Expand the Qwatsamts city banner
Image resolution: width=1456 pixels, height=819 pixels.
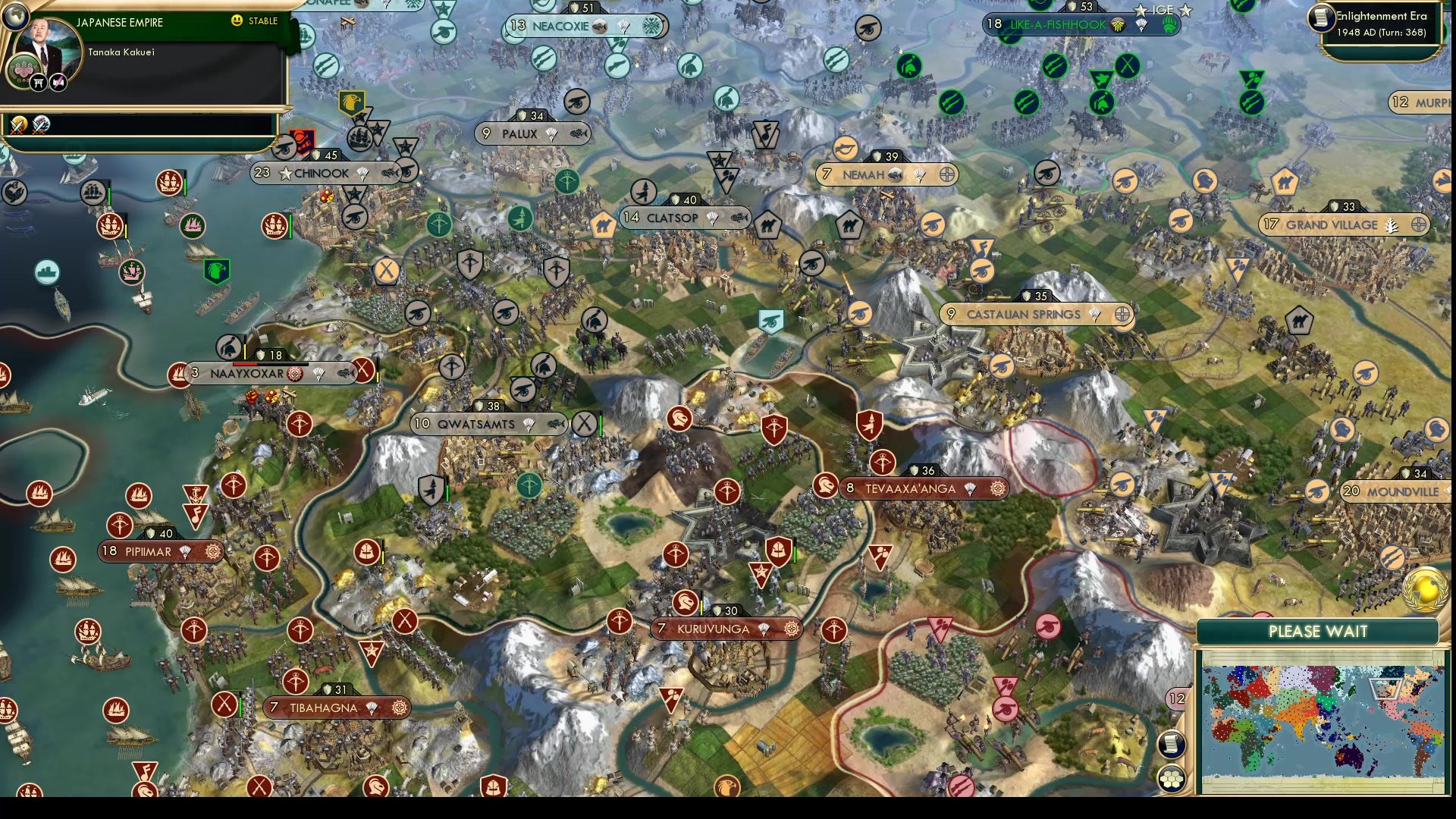(x=478, y=425)
